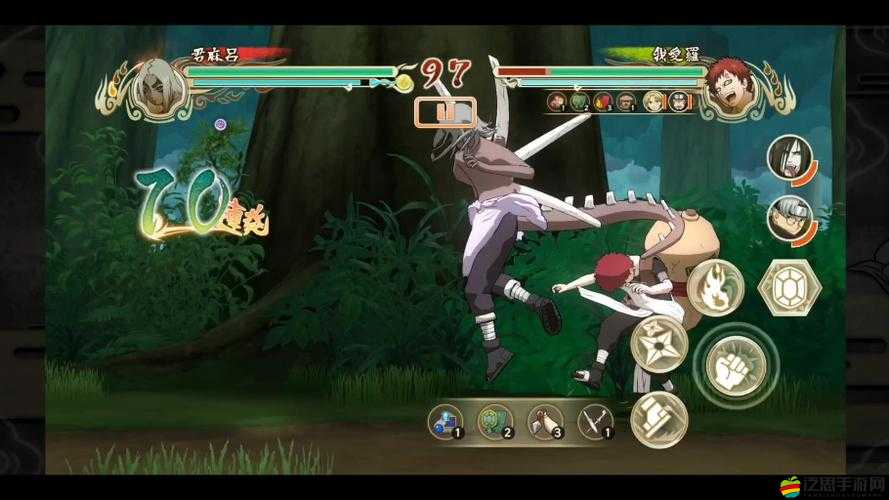Tap the hexagonal turtle shell substitution button
Image resolution: width=889 pixels, height=500 pixels.
tap(789, 288)
